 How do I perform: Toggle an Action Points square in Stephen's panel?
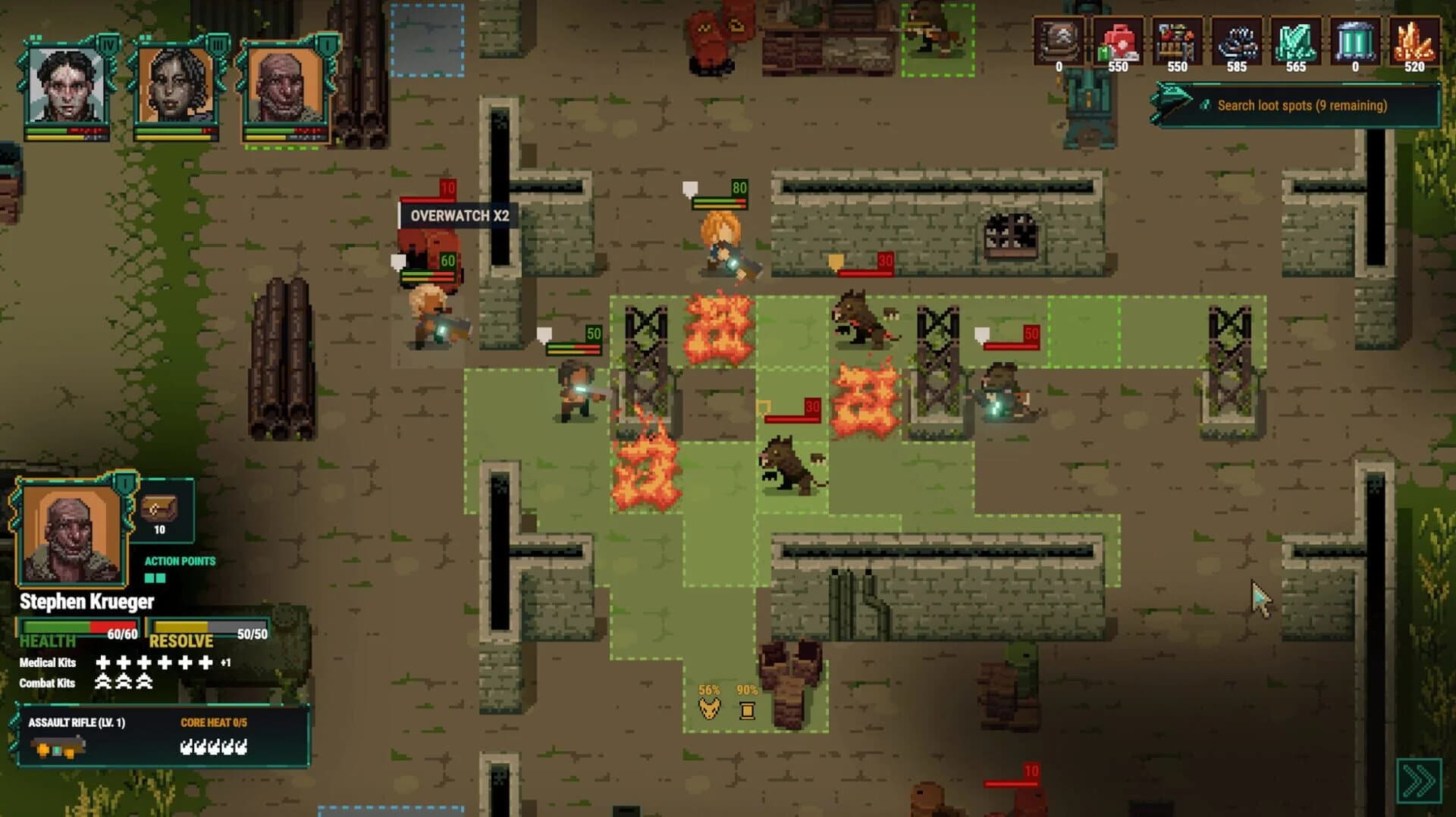[x=150, y=576]
